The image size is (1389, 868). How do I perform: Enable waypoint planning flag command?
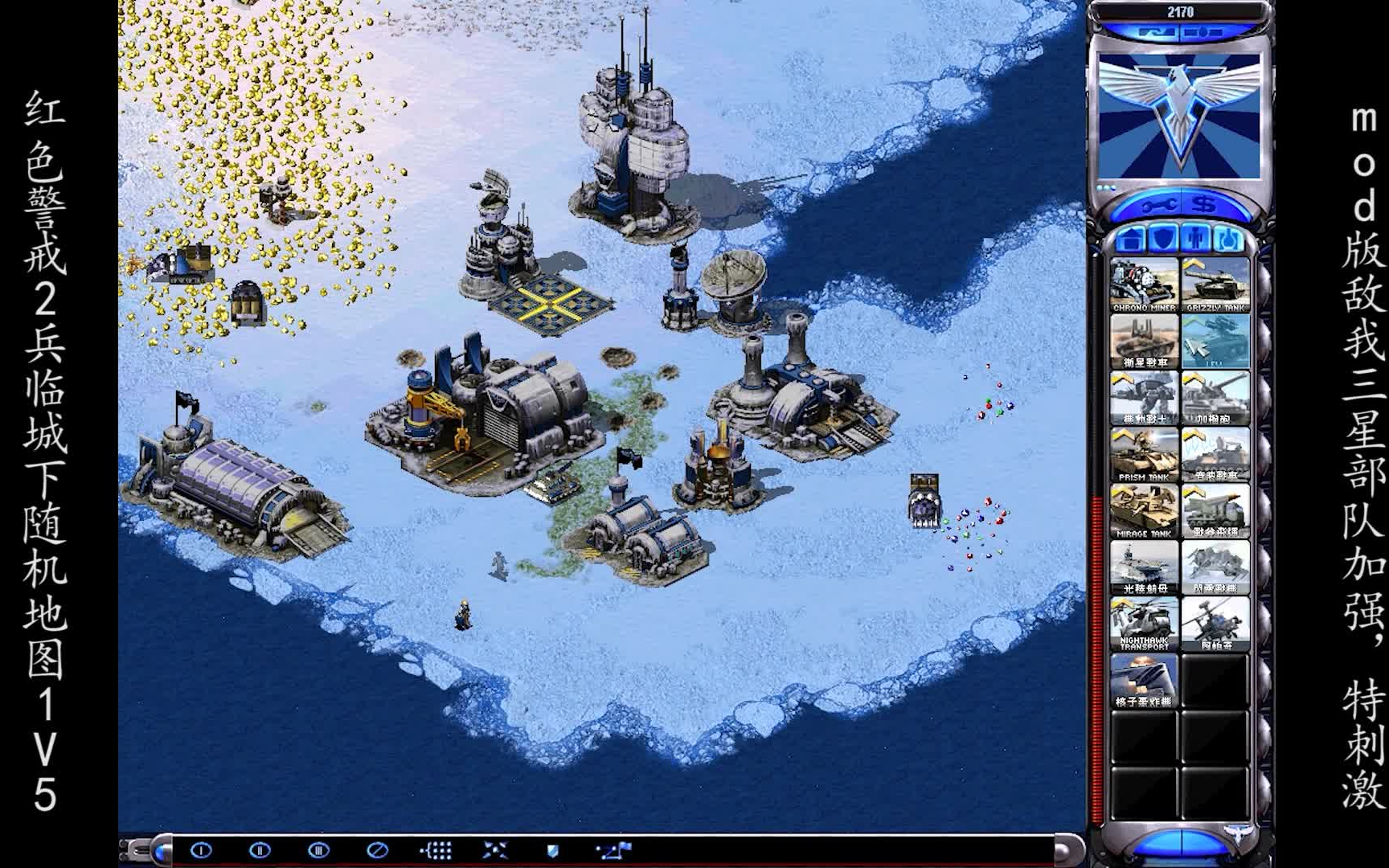(613, 850)
